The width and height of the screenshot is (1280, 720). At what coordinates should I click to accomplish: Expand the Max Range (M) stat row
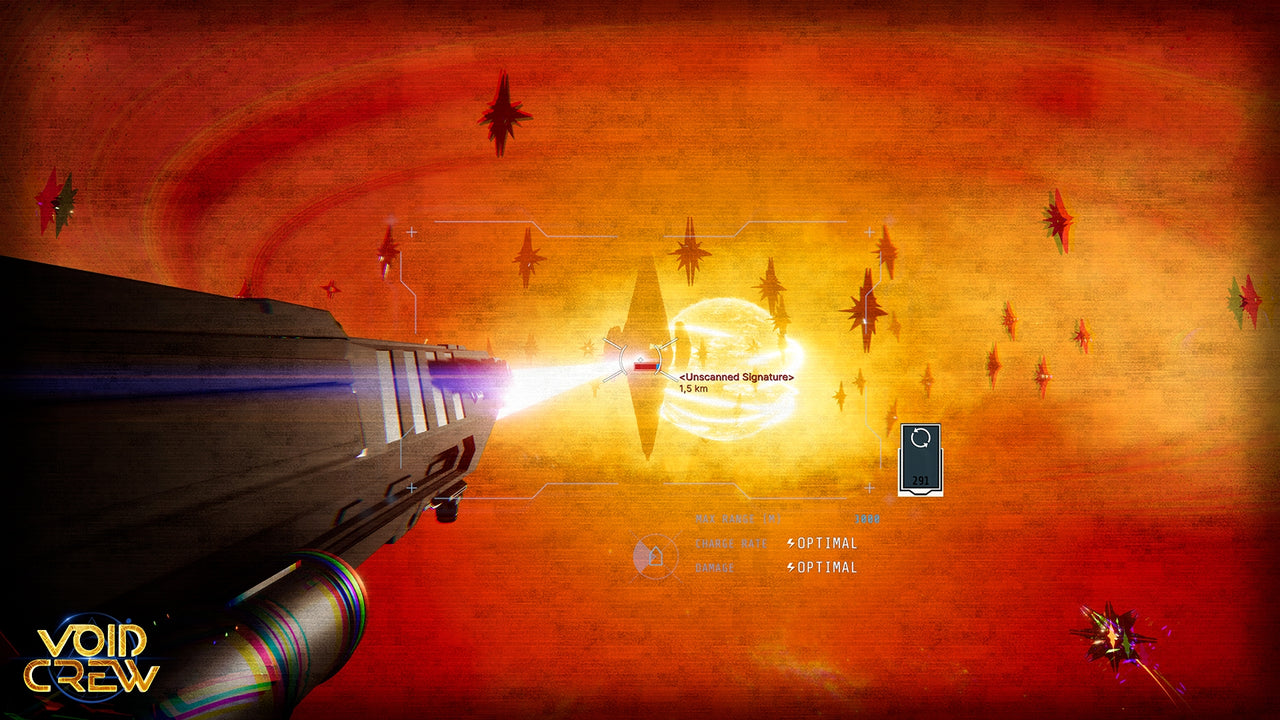click(740, 519)
